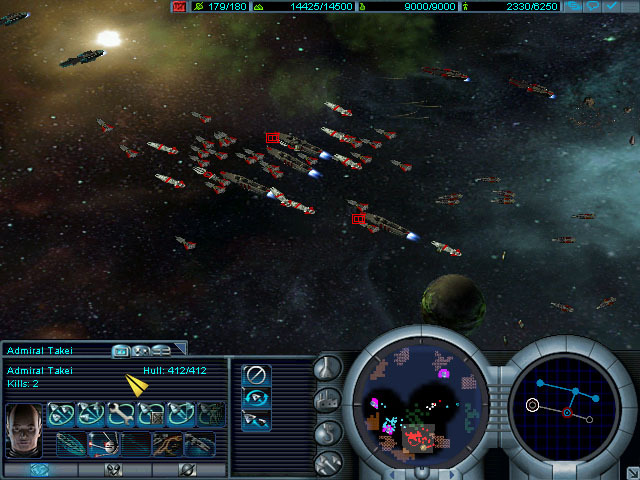Select the ships formation stance button
Screen dimensions: 640x480
click(x=256, y=419)
